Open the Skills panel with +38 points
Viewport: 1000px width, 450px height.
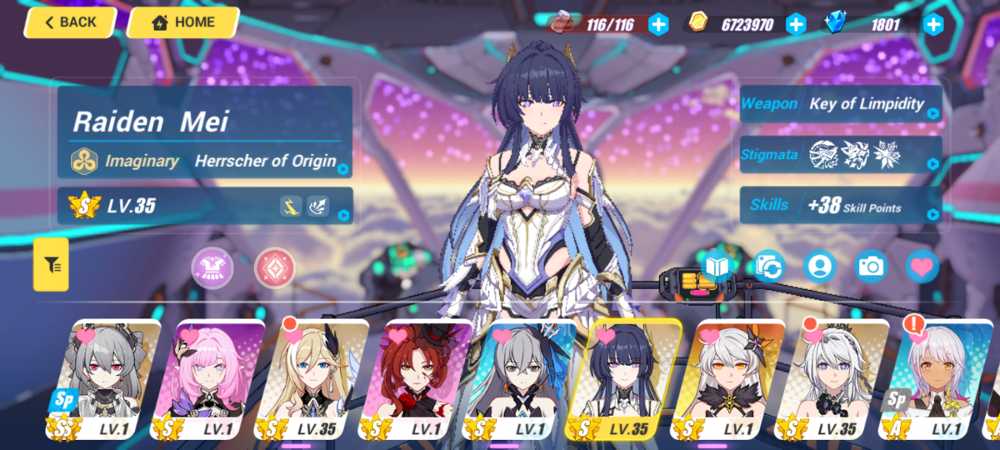pos(840,207)
